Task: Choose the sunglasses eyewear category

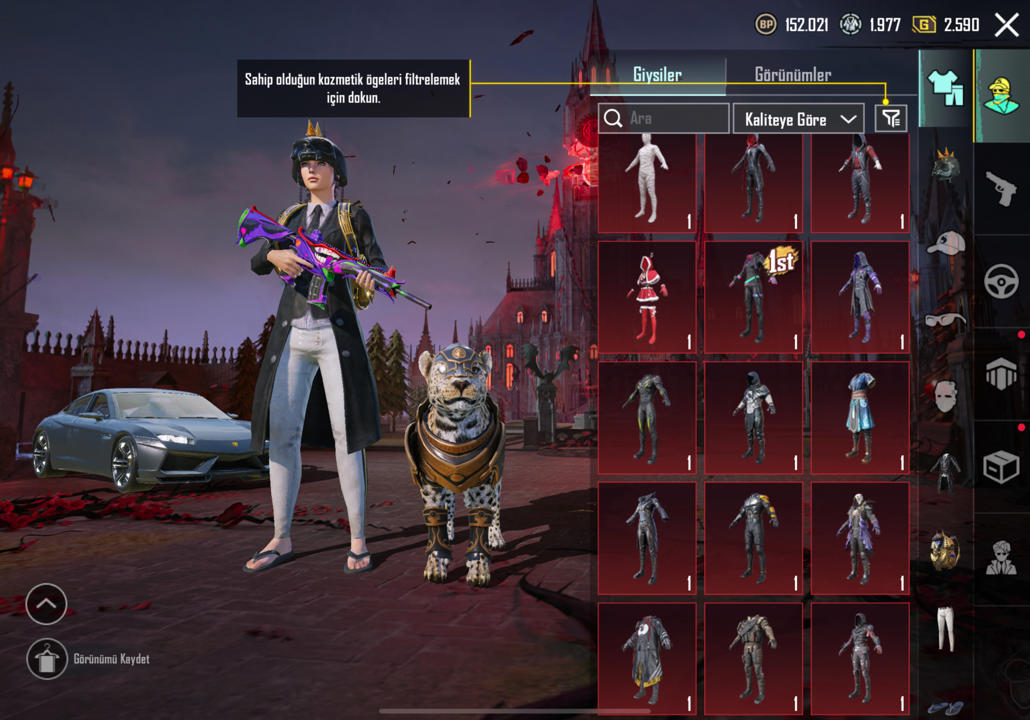Action: [945, 320]
